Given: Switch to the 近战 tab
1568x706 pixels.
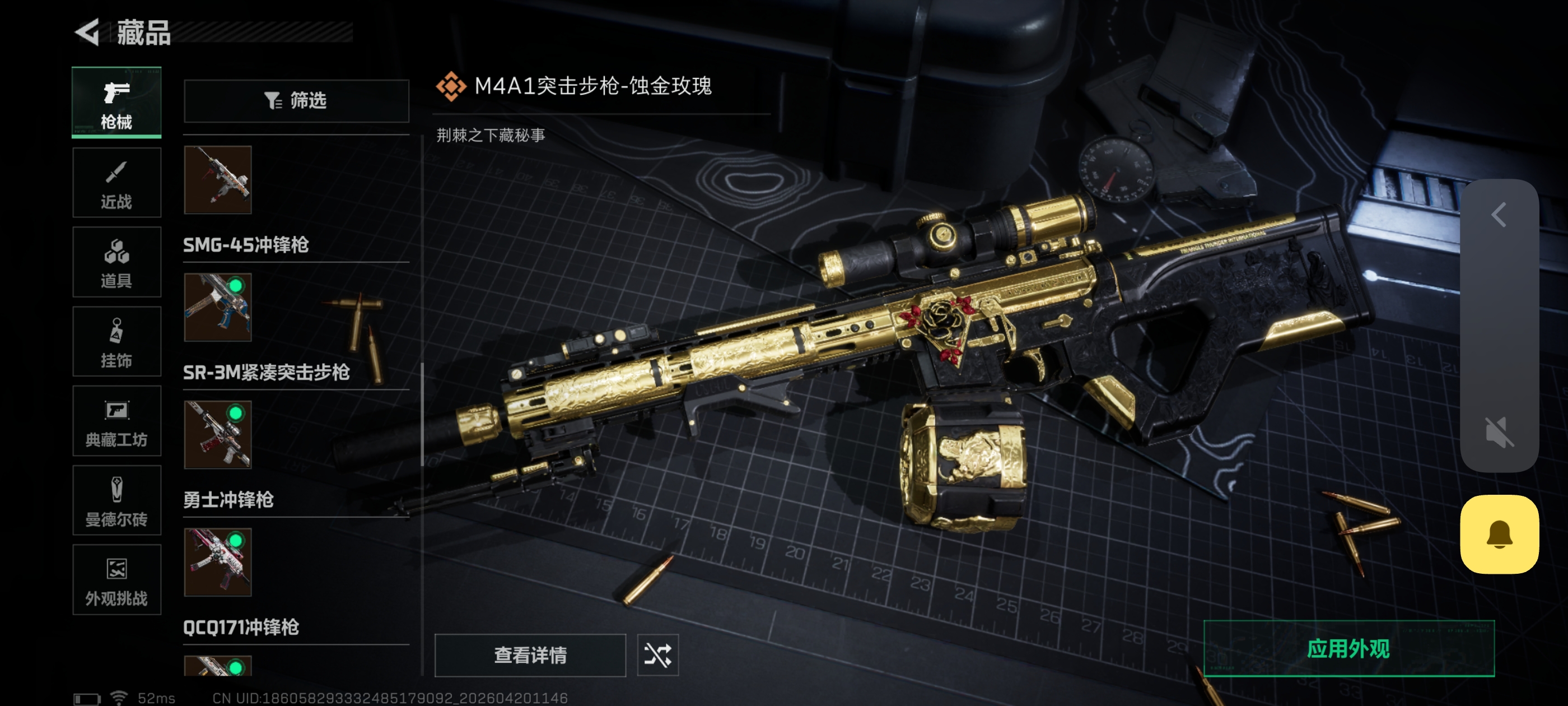Looking at the screenshot, I should 116,183.
